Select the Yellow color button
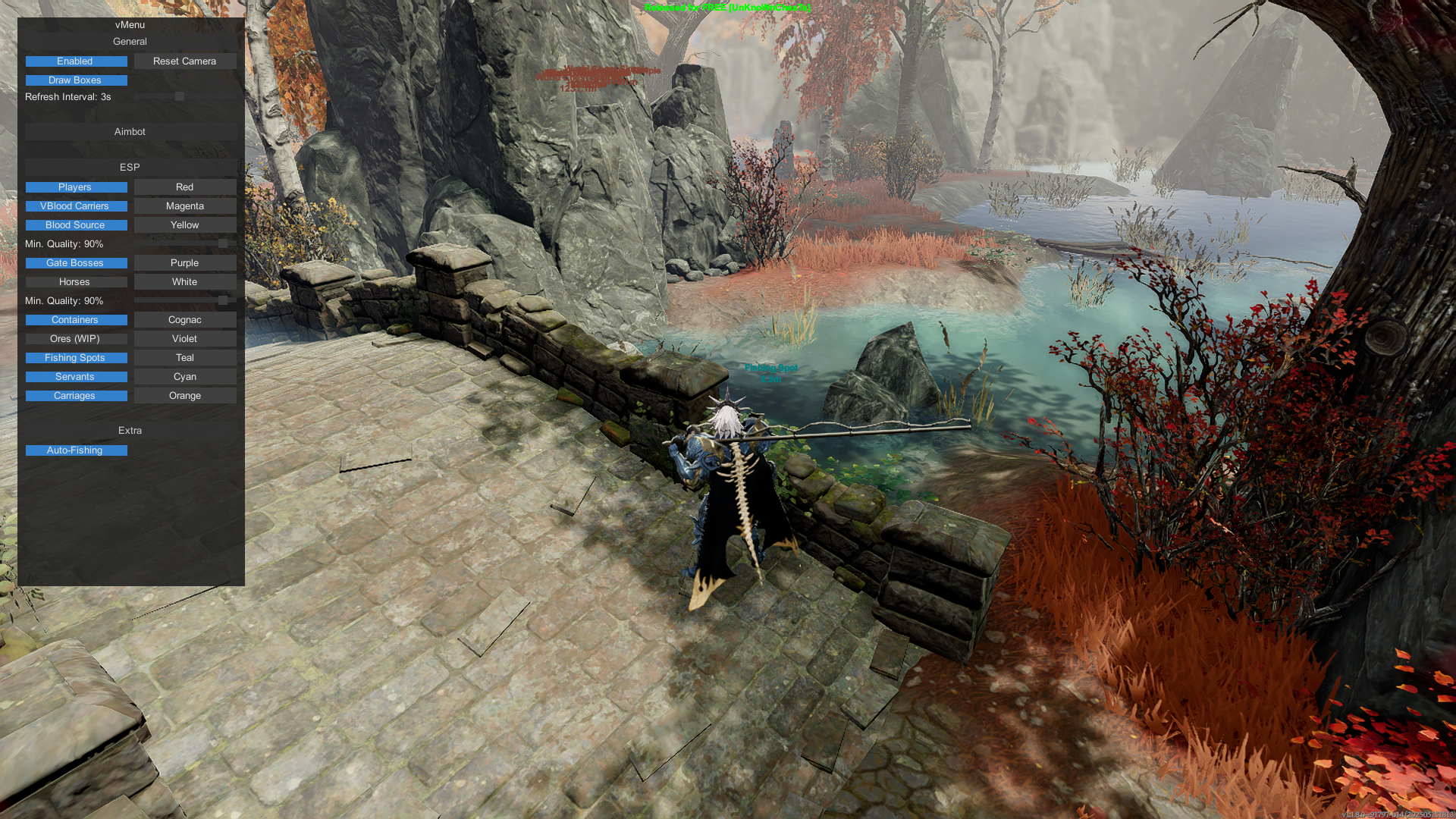Screen dimensions: 1456x819 click(185, 225)
